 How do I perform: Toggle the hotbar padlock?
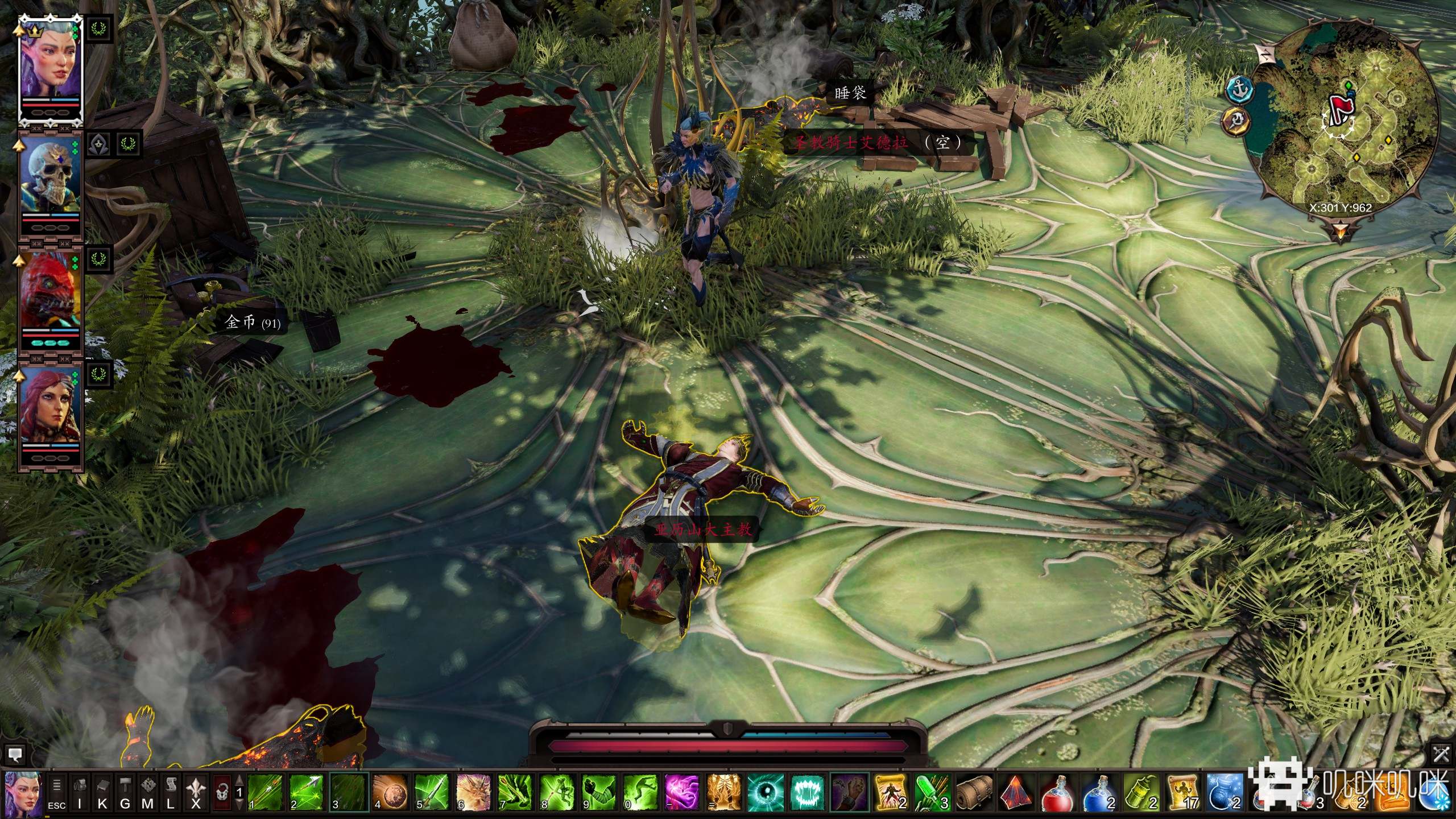(x=222, y=792)
